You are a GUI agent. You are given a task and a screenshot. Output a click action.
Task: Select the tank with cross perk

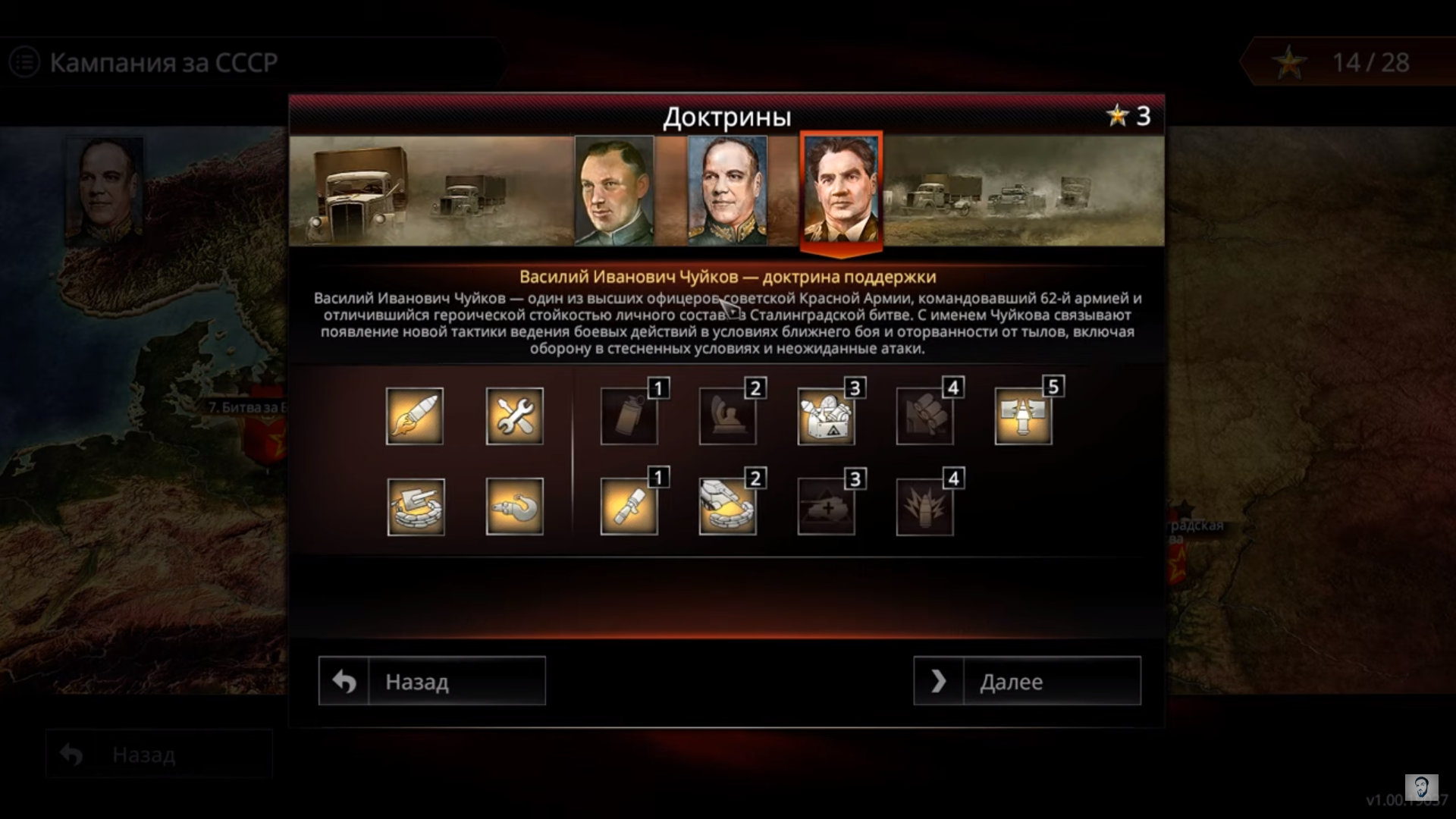click(x=826, y=507)
